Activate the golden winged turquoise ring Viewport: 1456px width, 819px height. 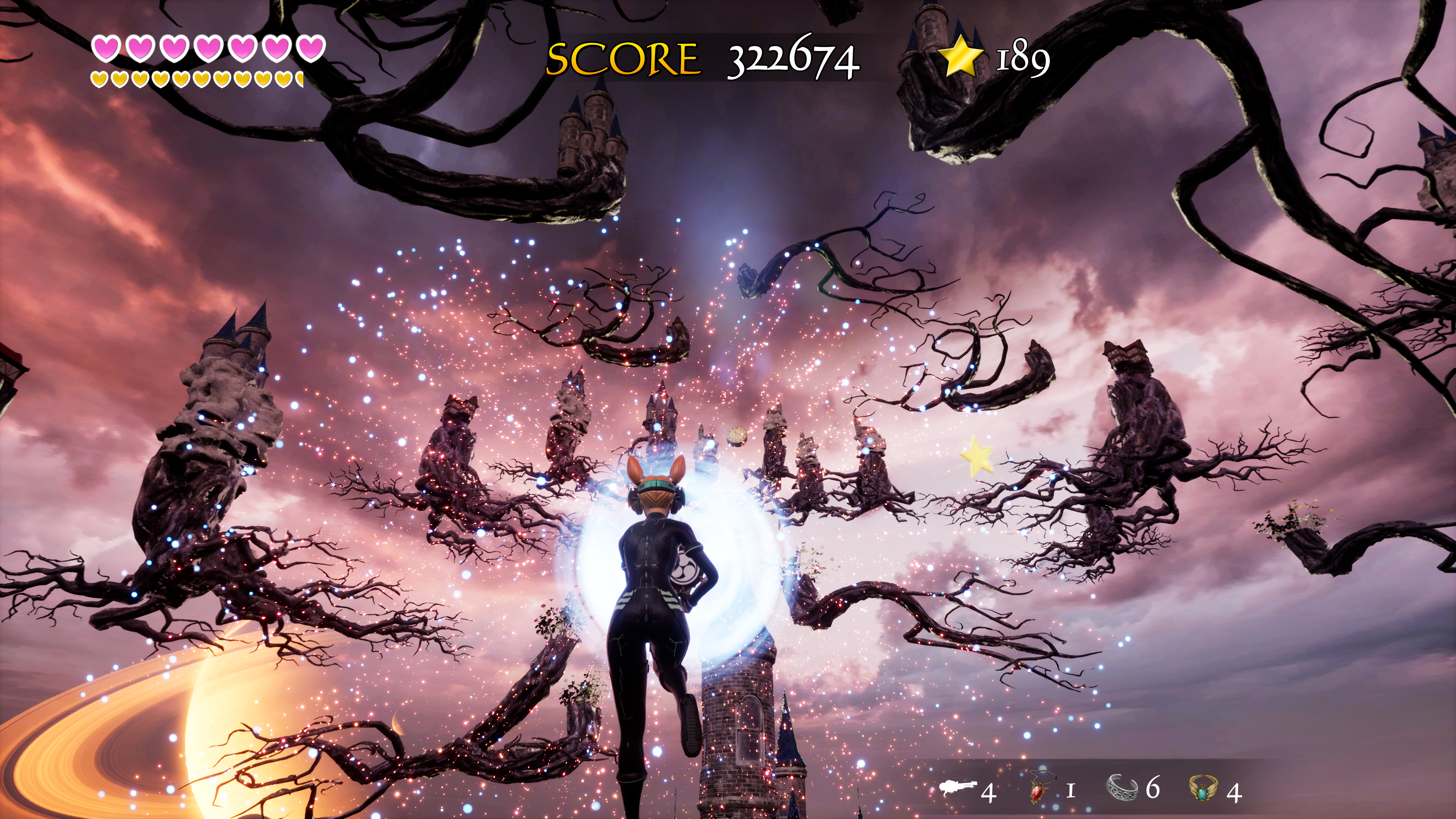pyautogui.click(x=1205, y=788)
